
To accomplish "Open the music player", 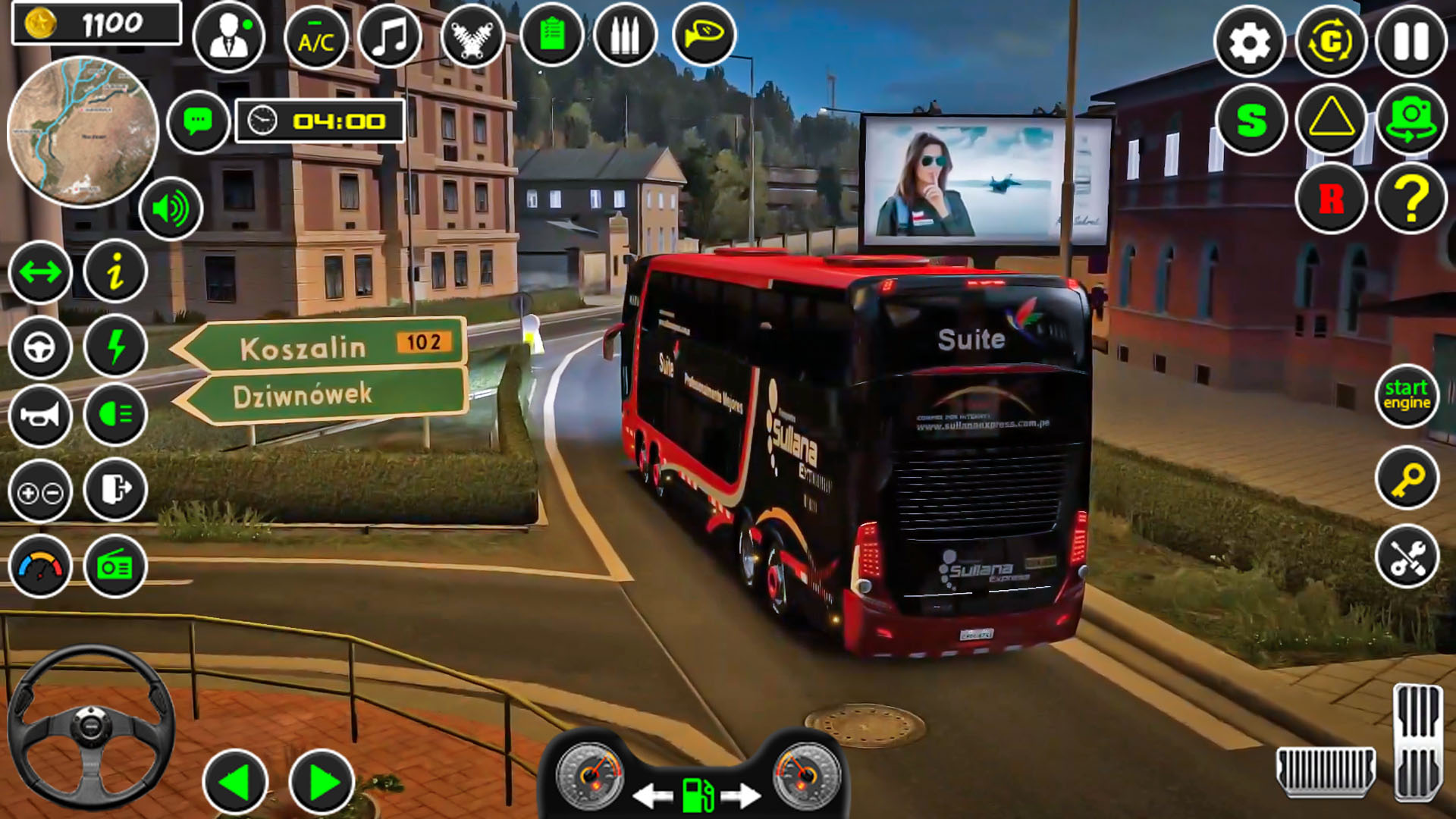I will (389, 33).
